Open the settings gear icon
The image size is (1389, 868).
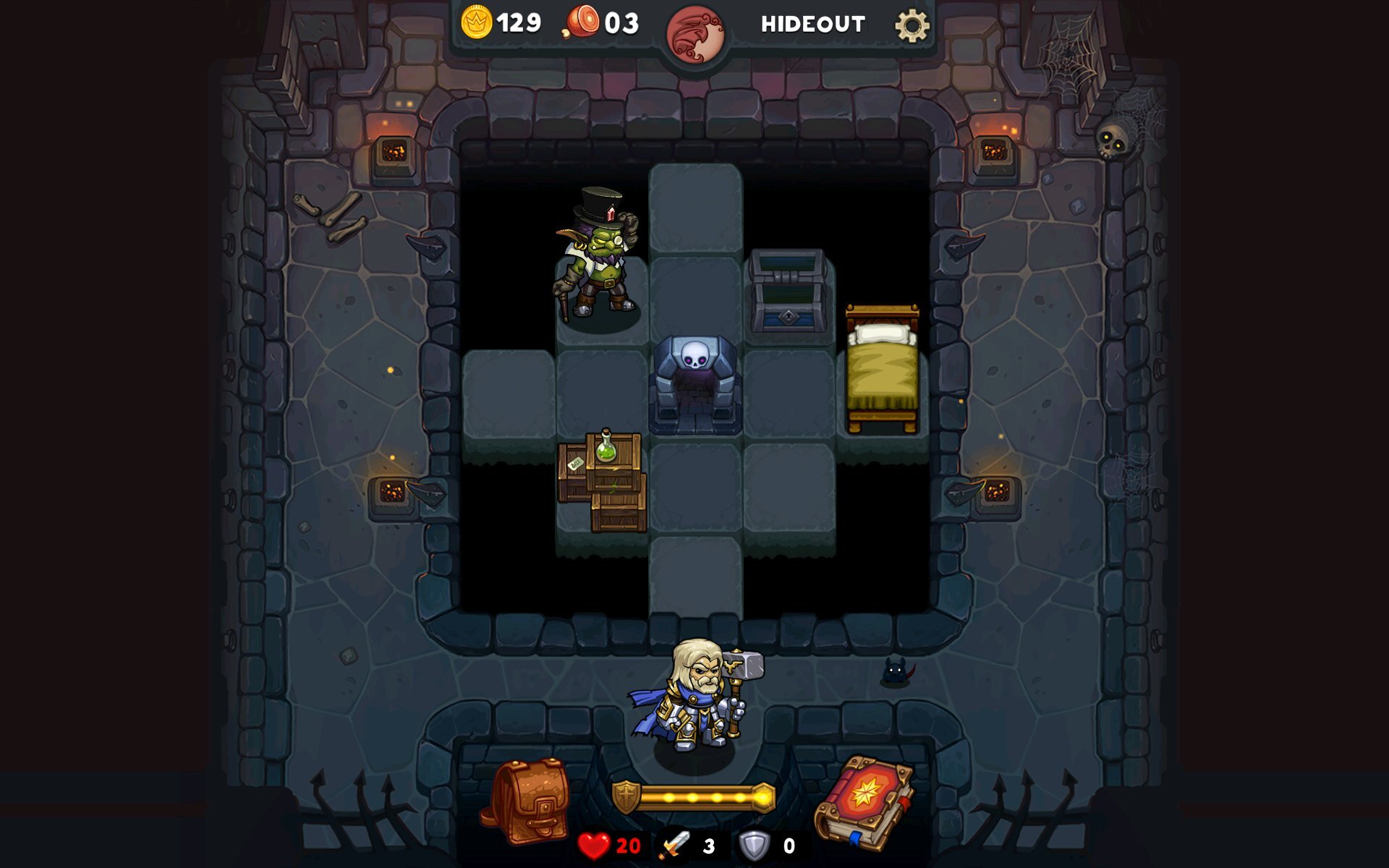click(913, 23)
